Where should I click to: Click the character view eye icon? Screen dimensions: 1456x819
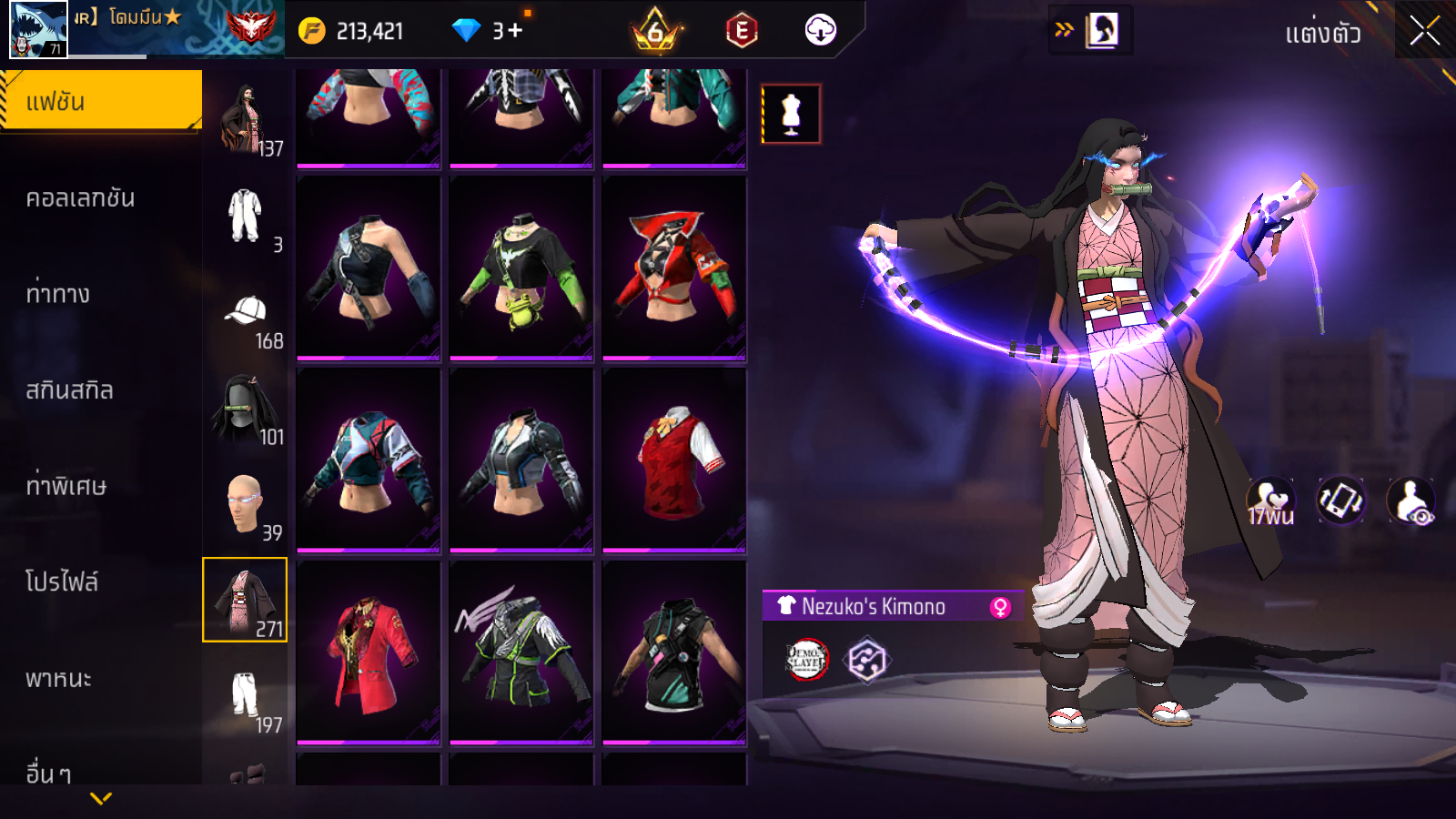1411,501
